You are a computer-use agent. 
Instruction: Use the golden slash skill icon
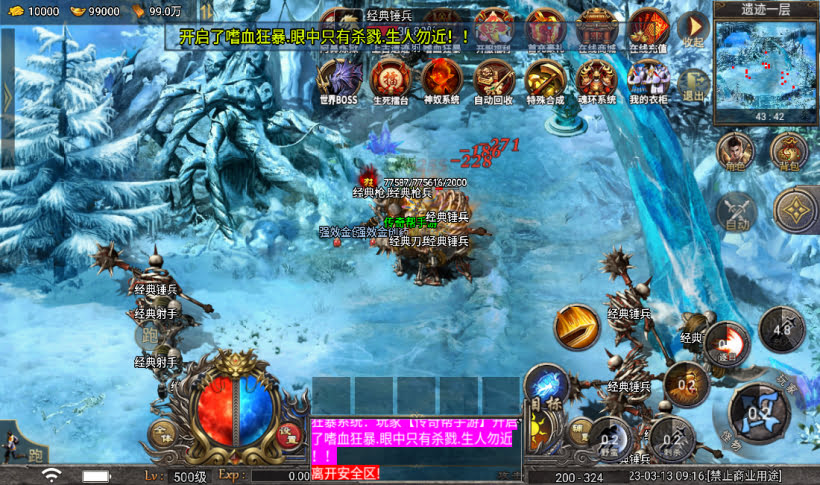pyautogui.click(x=577, y=326)
